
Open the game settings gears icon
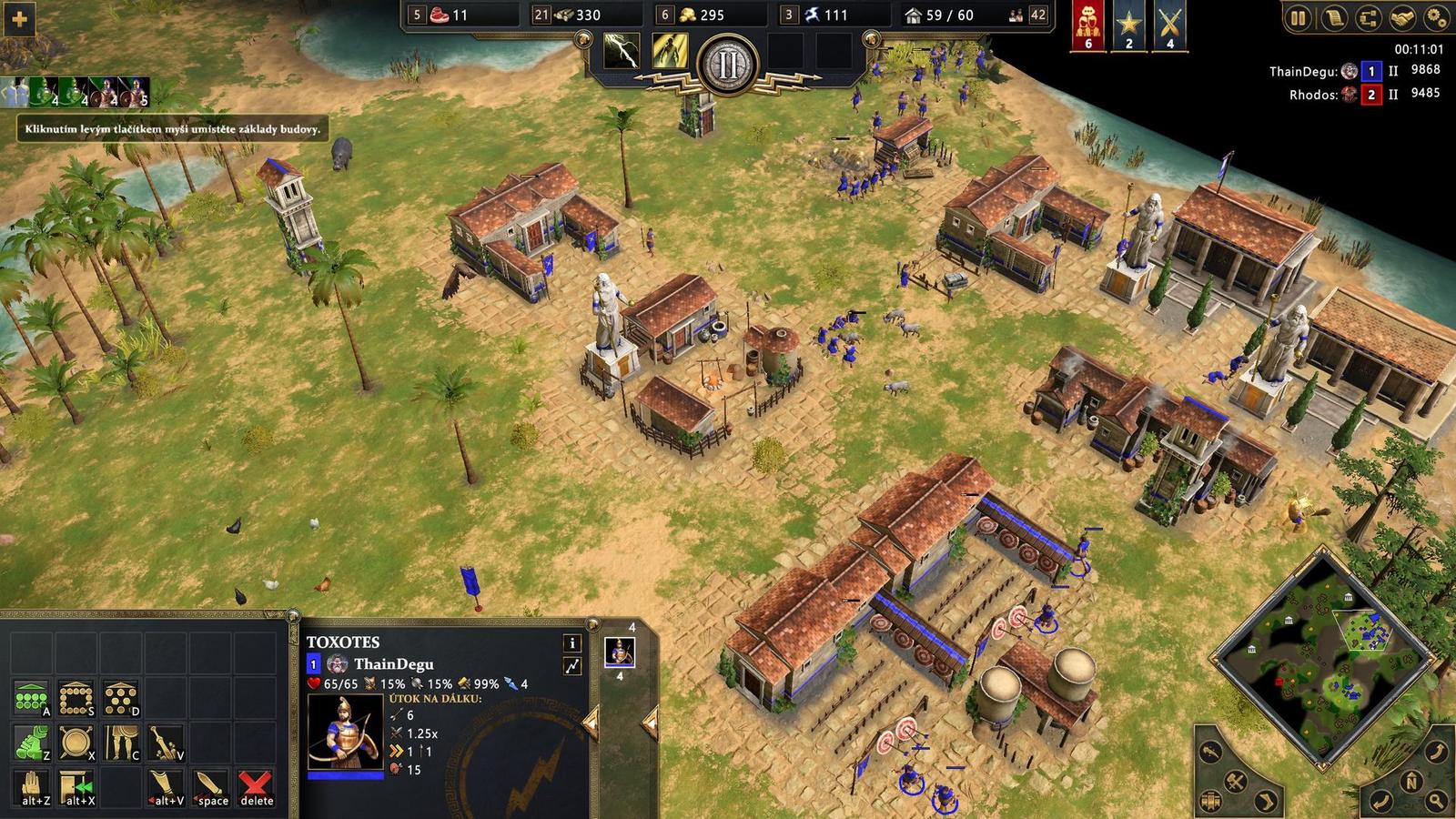coord(1436,16)
